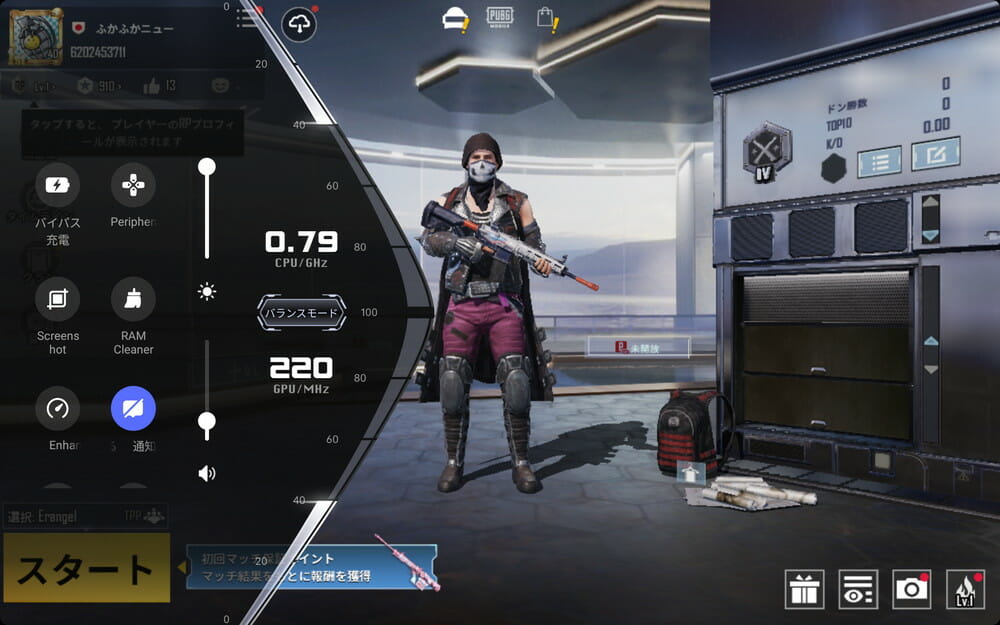Open the shopping bag shop icon
Image resolution: width=1000 pixels, height=625 pixels.
pyautogui.click(x=546, y=18)
